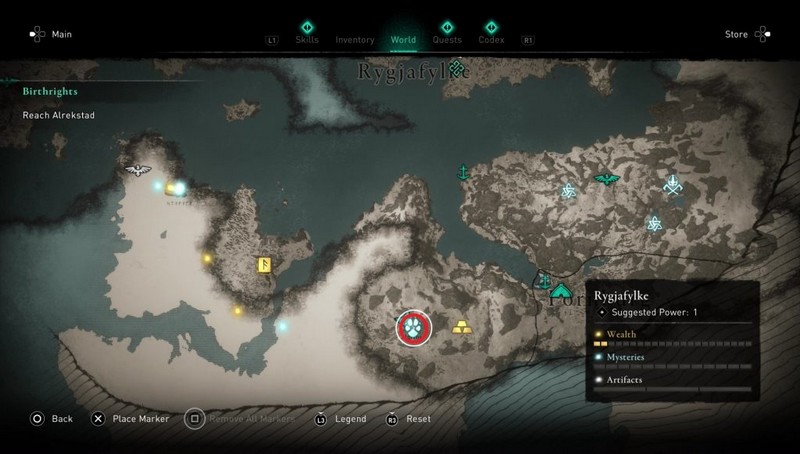
Task: Click the crossed axes map marker
Action: 674,185
